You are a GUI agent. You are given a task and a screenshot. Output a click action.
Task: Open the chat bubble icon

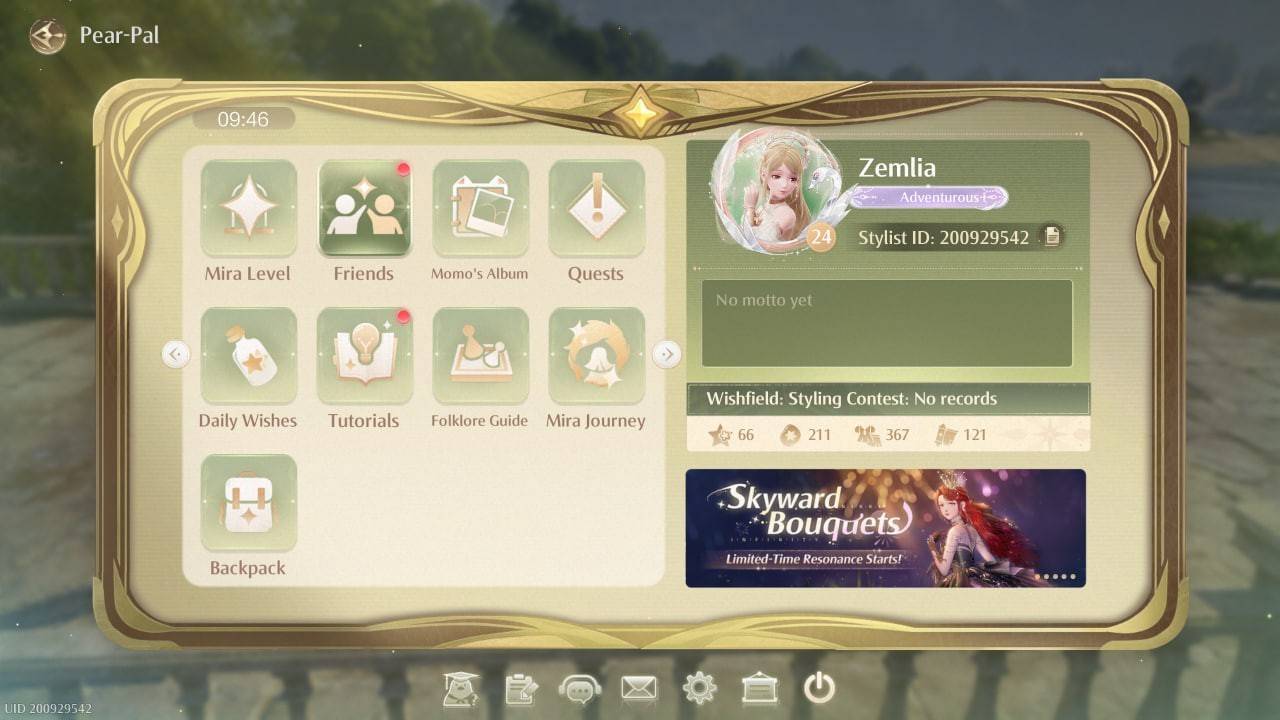pos(580,688)
